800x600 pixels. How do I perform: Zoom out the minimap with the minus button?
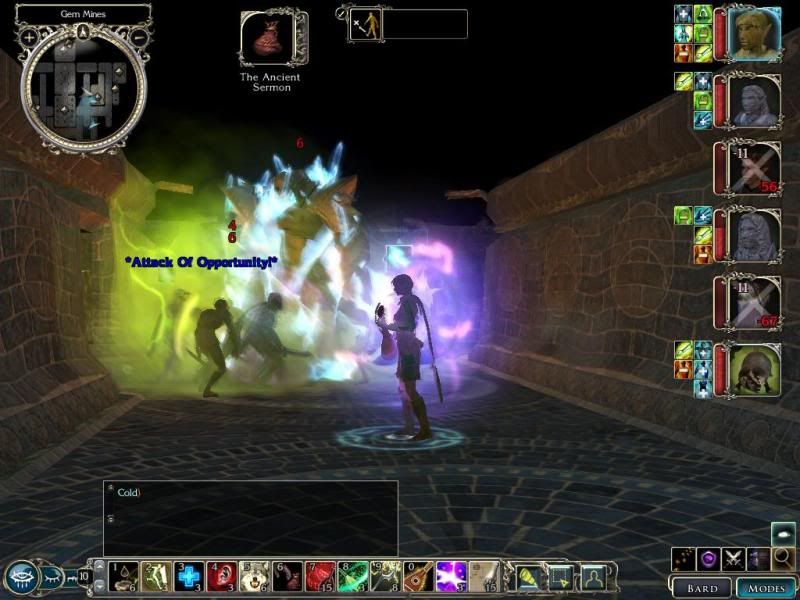[139, 37]
